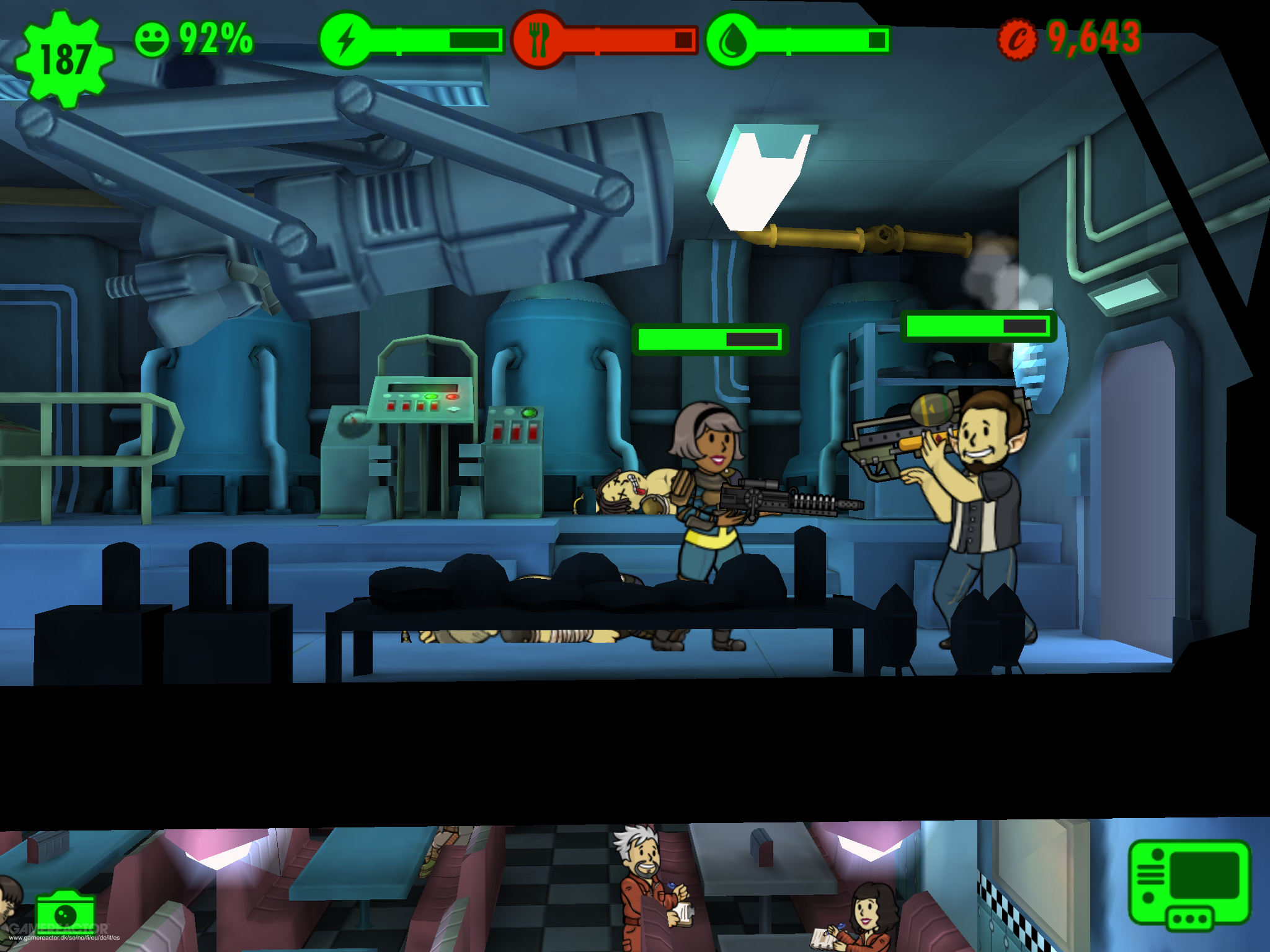This screenshot has height=952, width=1270.
Task: Click the happiness percentage reading 92%
Action: [x=214, y=38]
